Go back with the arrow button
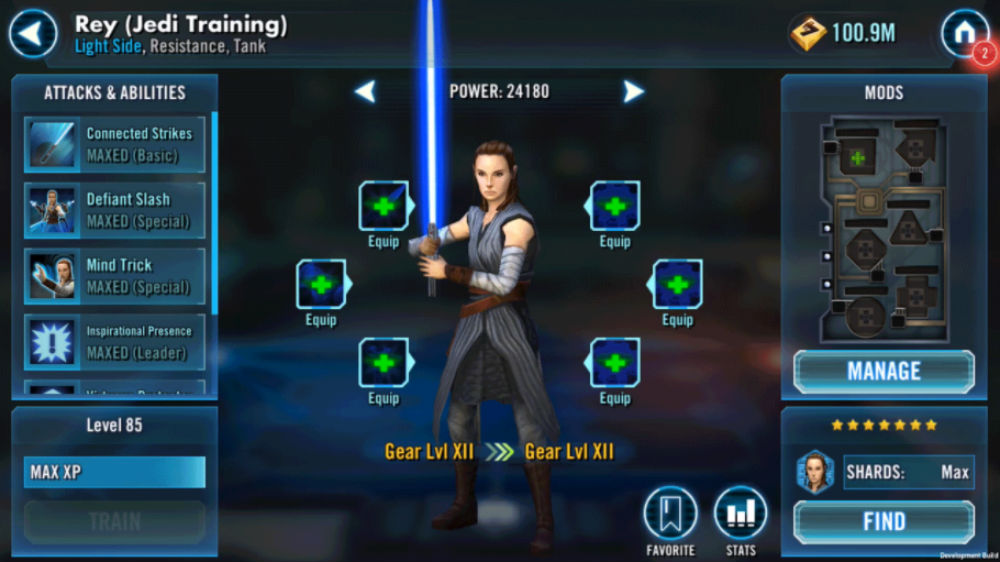The image size is (1000, 562). [33, 34]
